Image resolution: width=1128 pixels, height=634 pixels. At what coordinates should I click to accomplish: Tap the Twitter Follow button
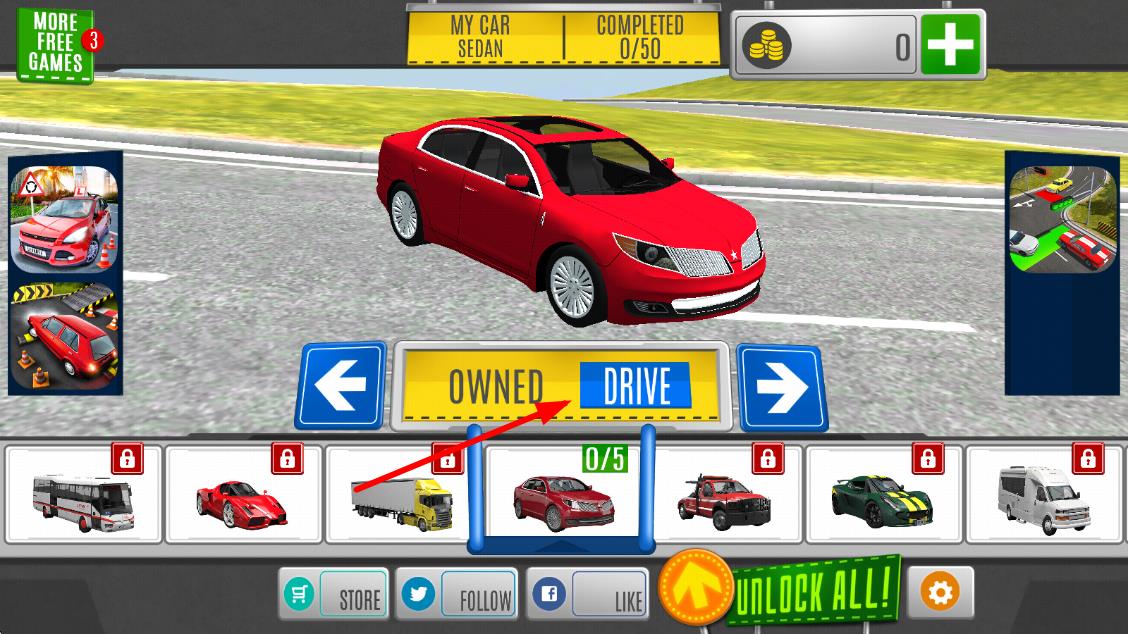pyautogui.click(x=457, y=595)
